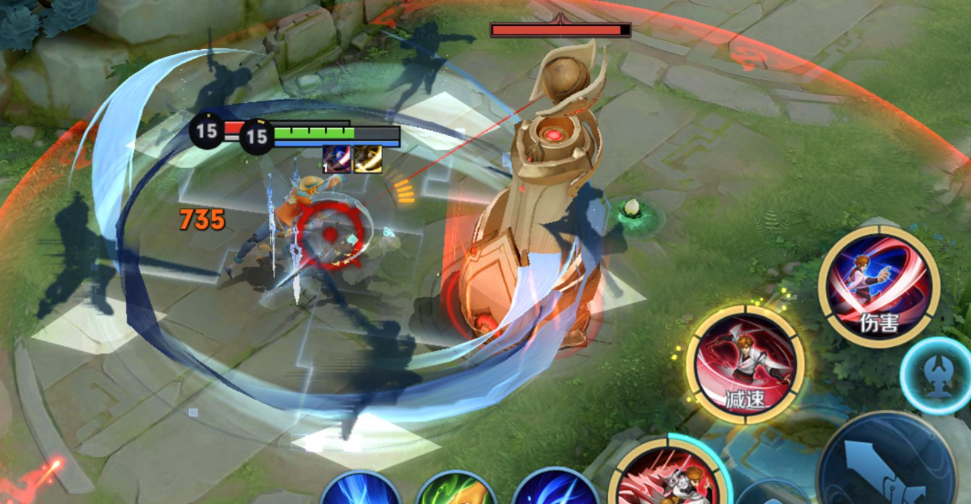Activate the green leaf summoner spell
The height and width of the screenshot is (504, 971).
(x=455, y=492)
